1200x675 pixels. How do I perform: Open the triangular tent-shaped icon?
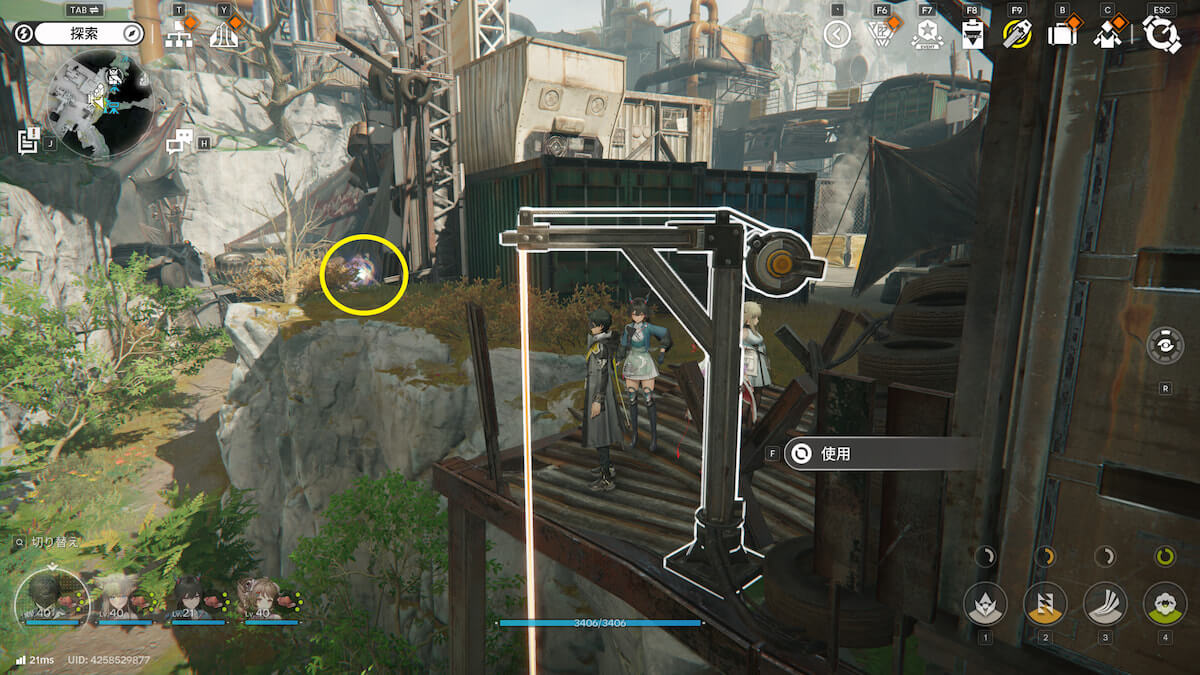[225, 35]
